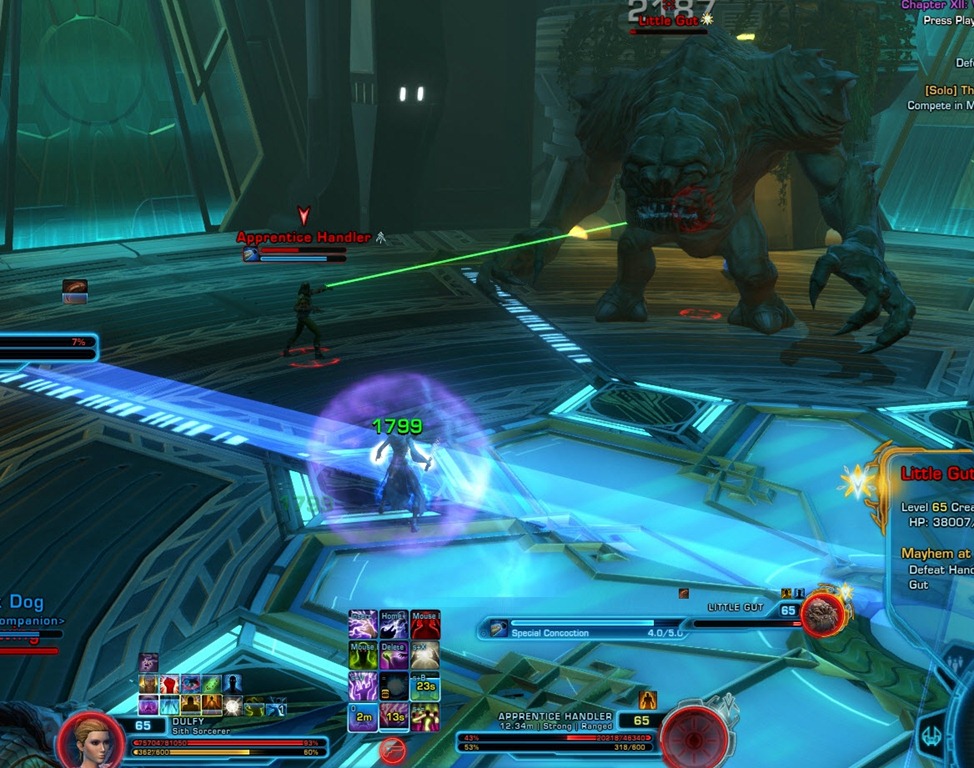This screenshot has width=974, height=768.
Task: Click the red crossed-out blaster icon
Action: [x=393, y=750]
